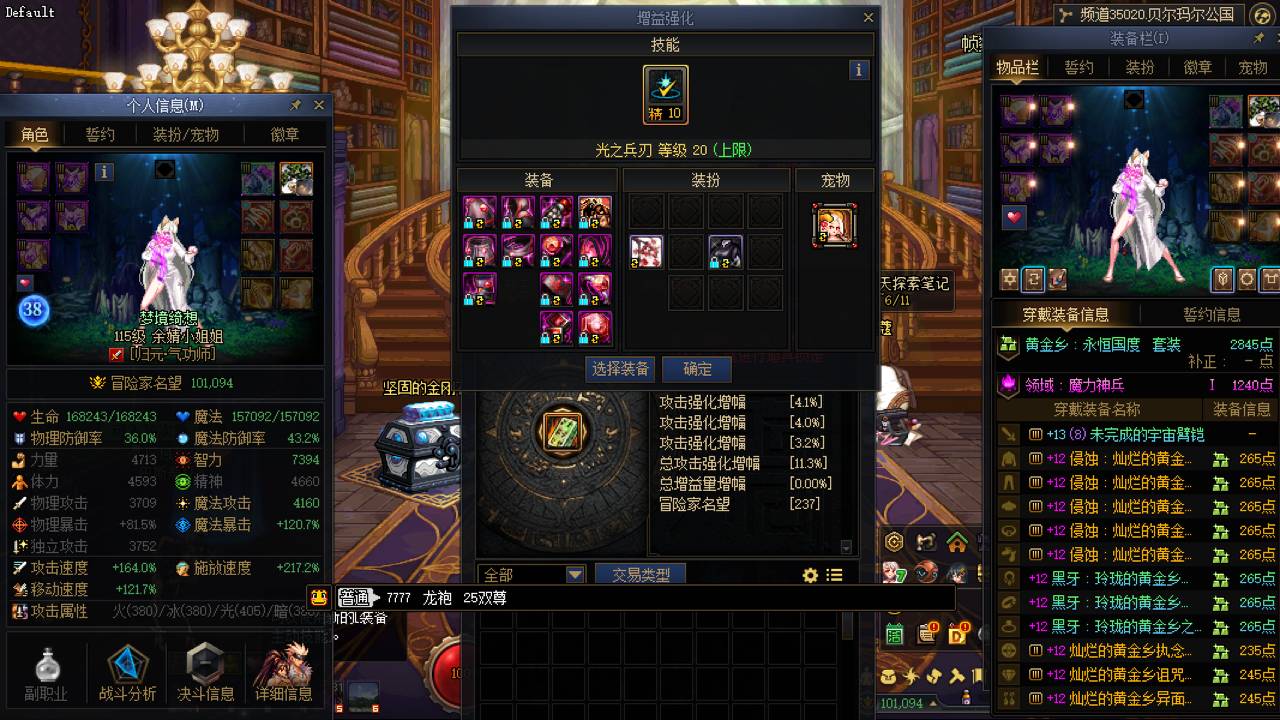
Task: Open the auction house gear settings icon
Action: (x=810, y=575)
